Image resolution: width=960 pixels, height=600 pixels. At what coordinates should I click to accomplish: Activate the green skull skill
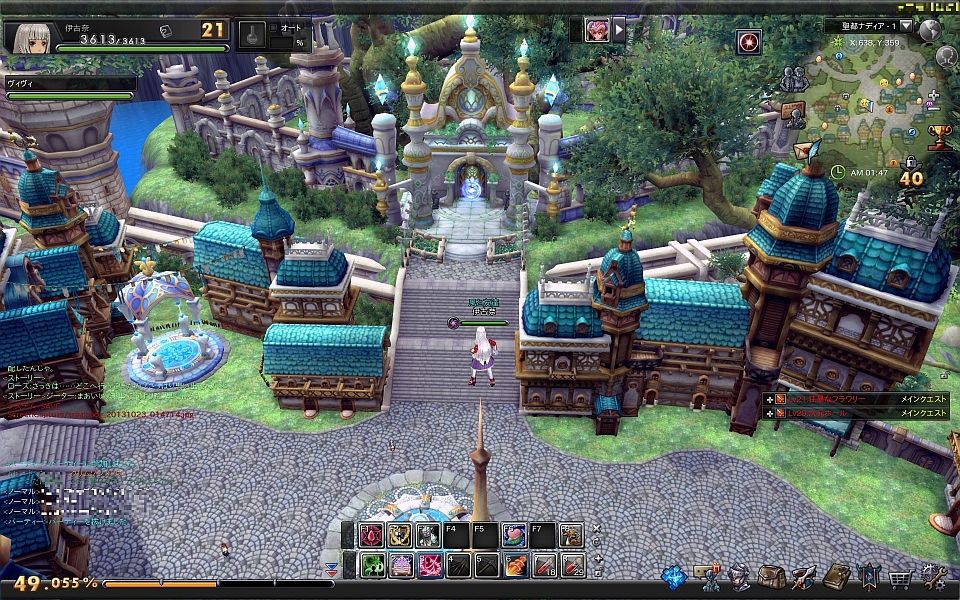click(x=372, y=565)
